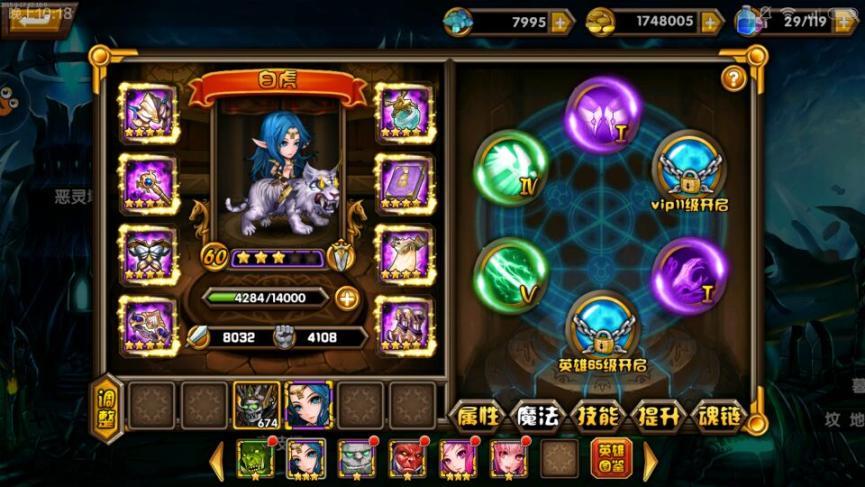
Task: Open the purple spellbook equipment slot
Action: click(x=404, y=183)
